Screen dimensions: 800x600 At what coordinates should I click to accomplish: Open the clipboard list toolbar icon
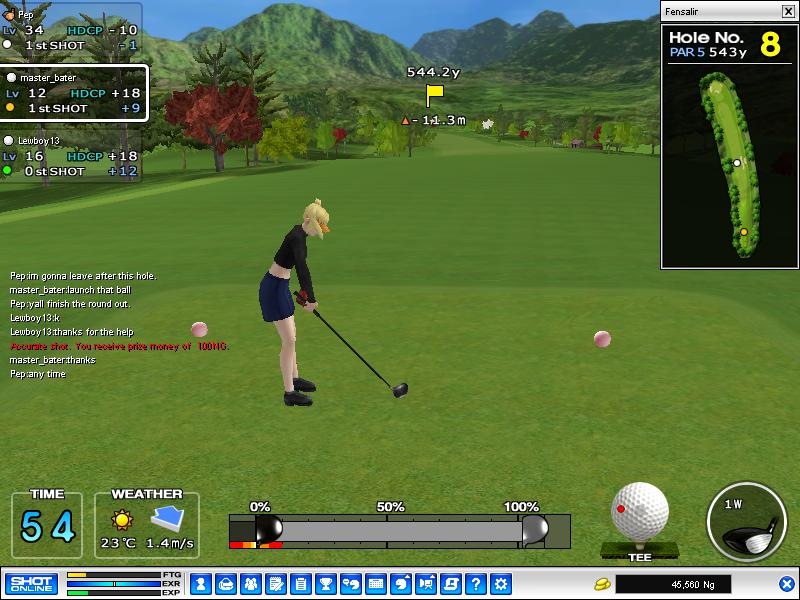click(300, 583)
